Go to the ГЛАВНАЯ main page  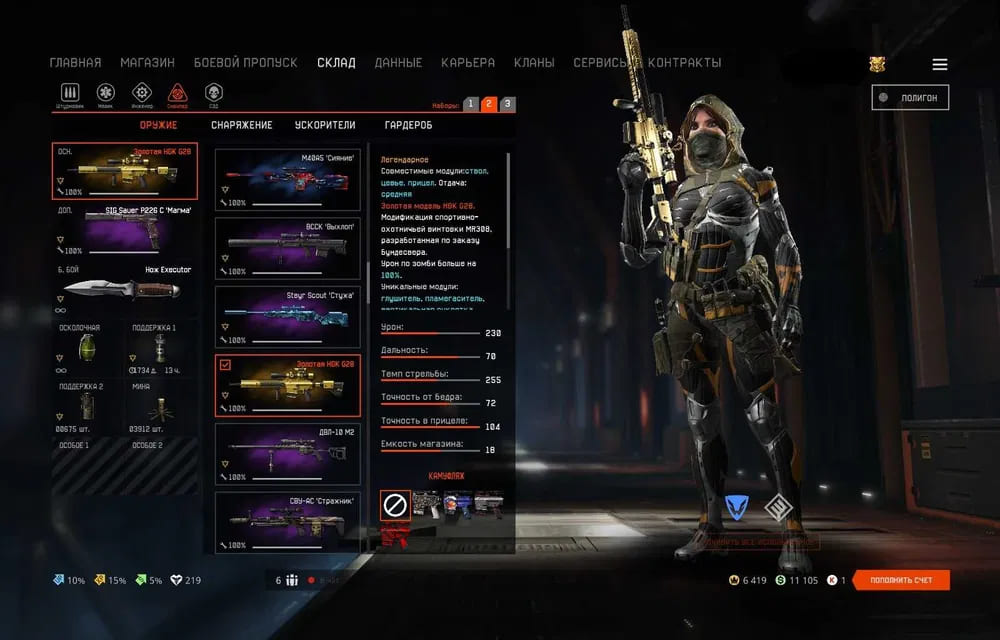pyautogui.click(x=75, y=62)
